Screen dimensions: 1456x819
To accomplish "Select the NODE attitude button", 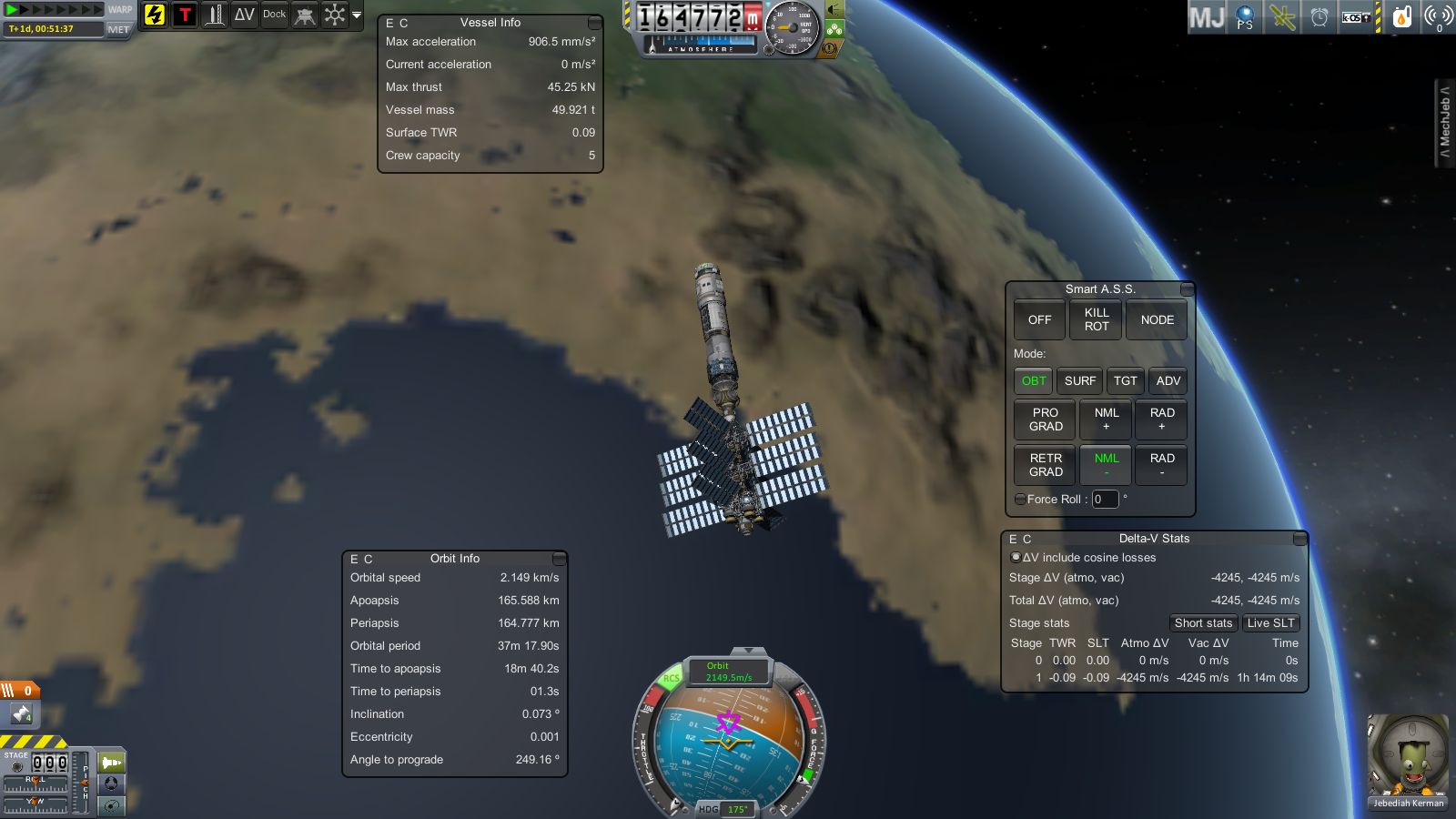I will [1157, 320].
